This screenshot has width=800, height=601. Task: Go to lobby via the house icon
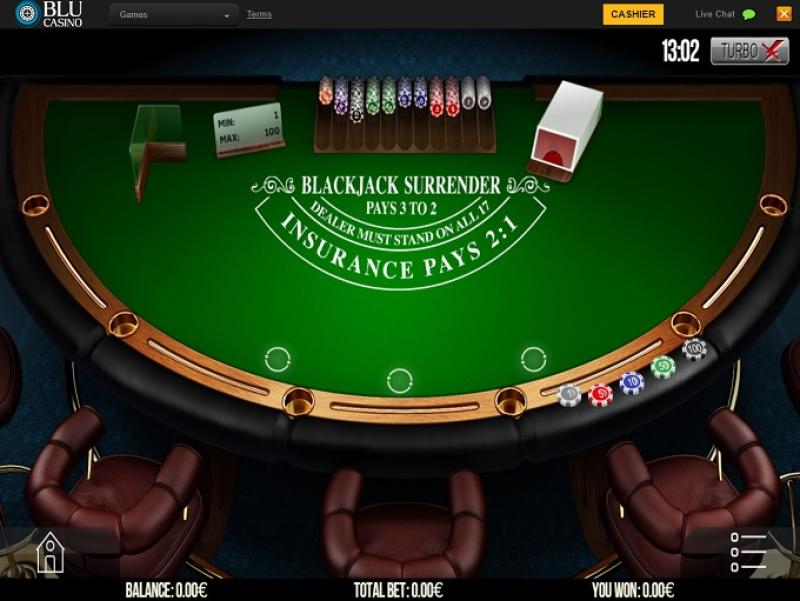point(50,551)
